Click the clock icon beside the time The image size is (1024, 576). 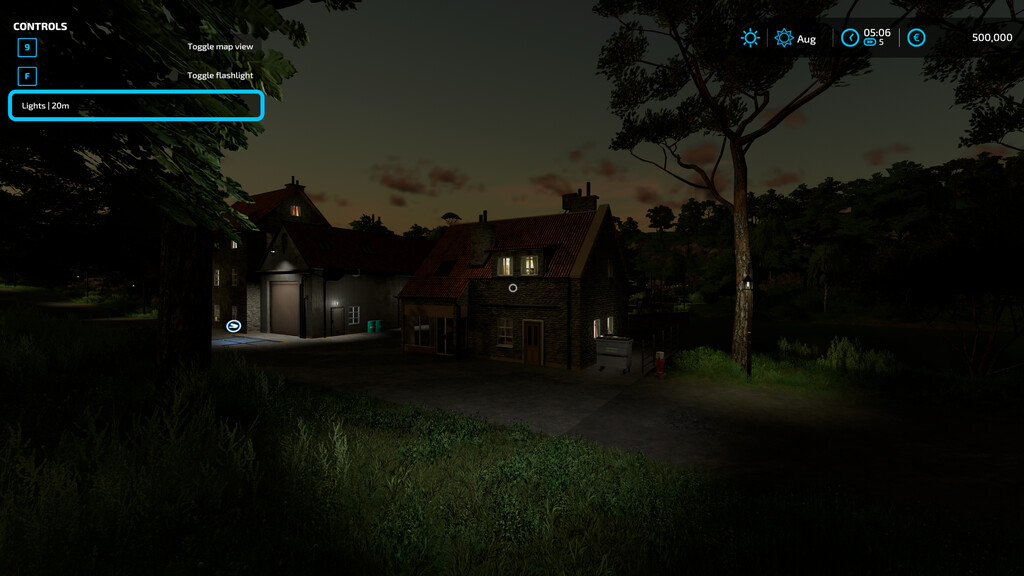(849, 38)
